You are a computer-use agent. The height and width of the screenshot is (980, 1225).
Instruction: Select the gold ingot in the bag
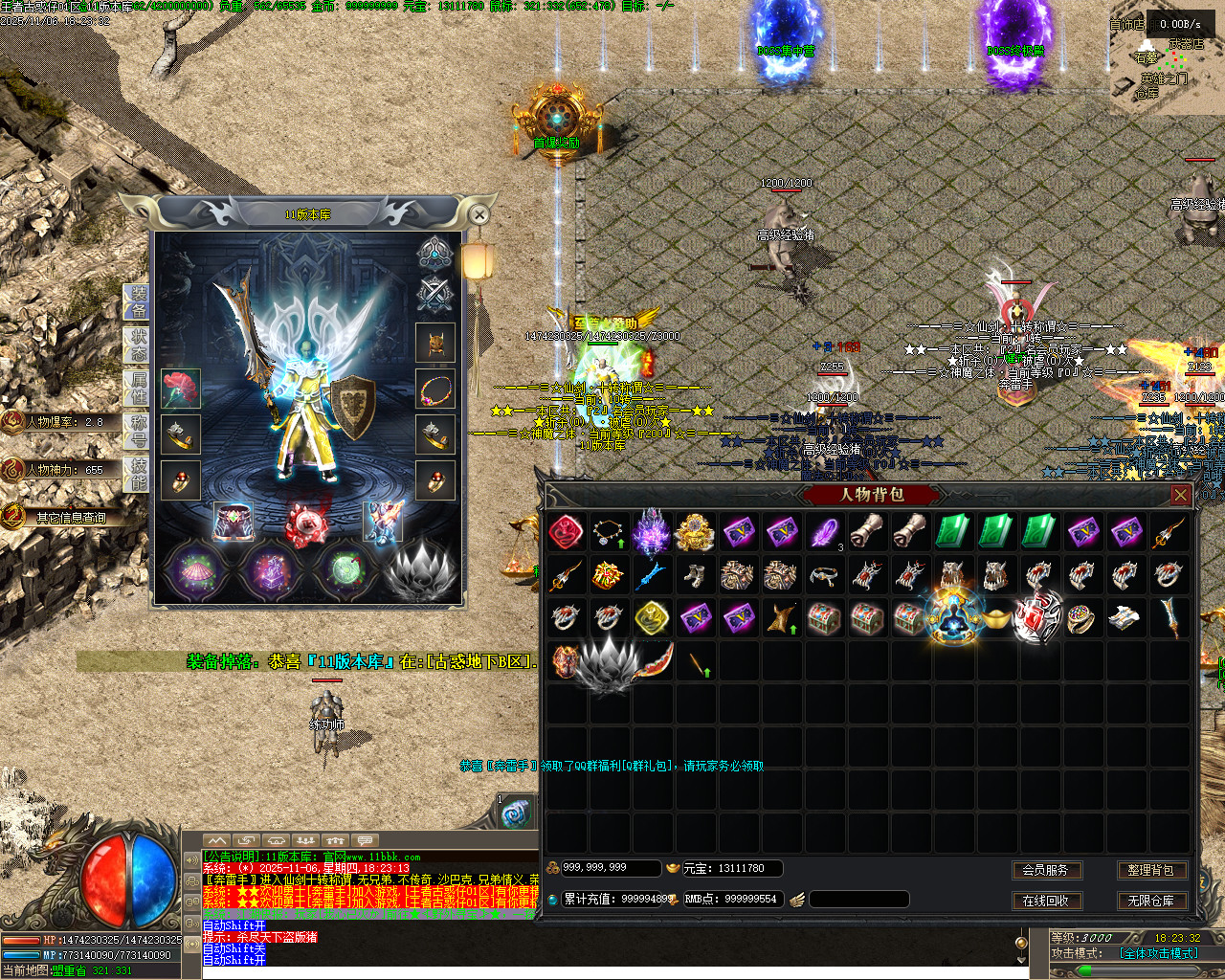pyautogui.click(x=995, y=619)
